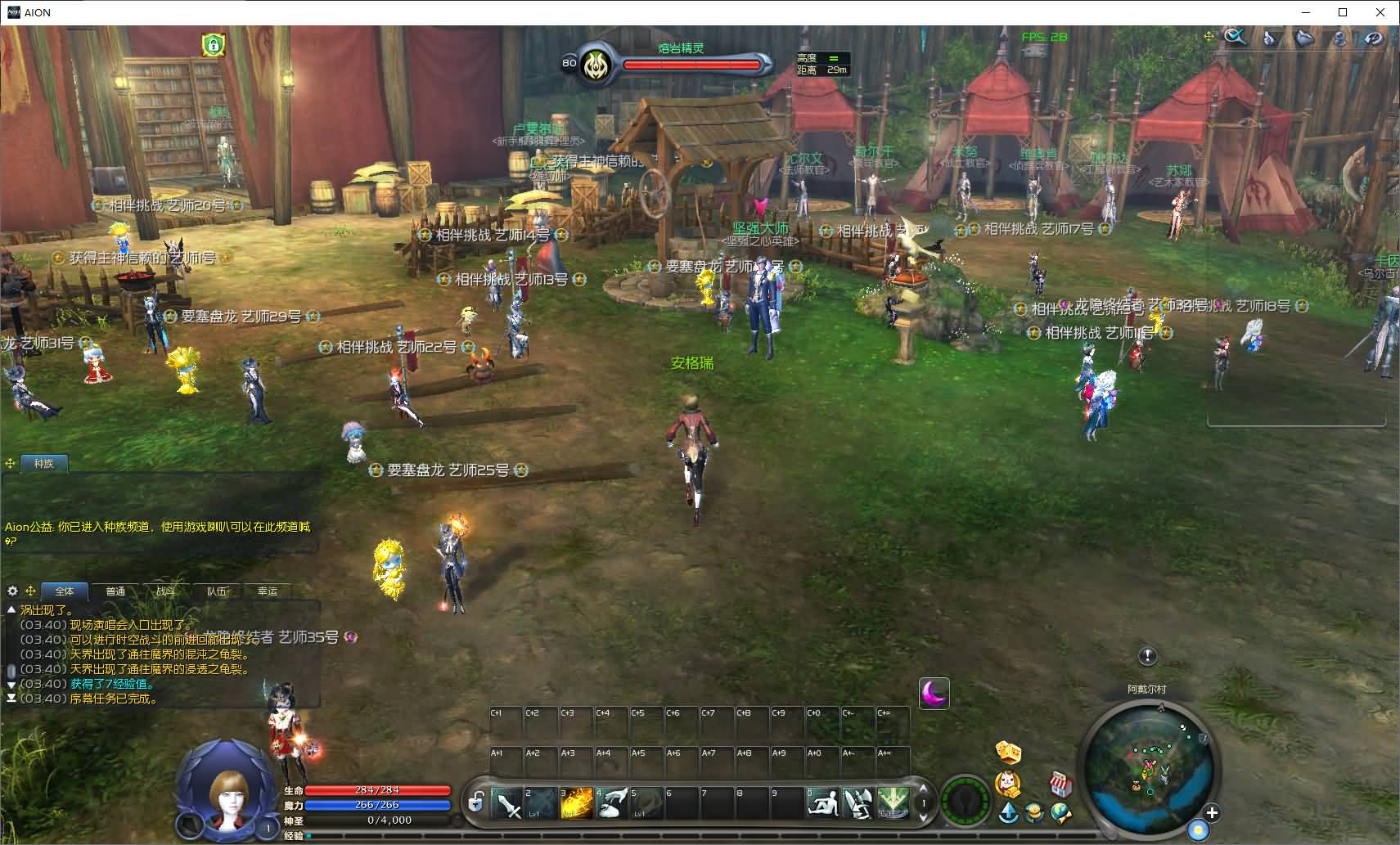Select the purple crescent moon buff icon
The width and height of the screenshot is (1400, 845).
click(934, 694)
